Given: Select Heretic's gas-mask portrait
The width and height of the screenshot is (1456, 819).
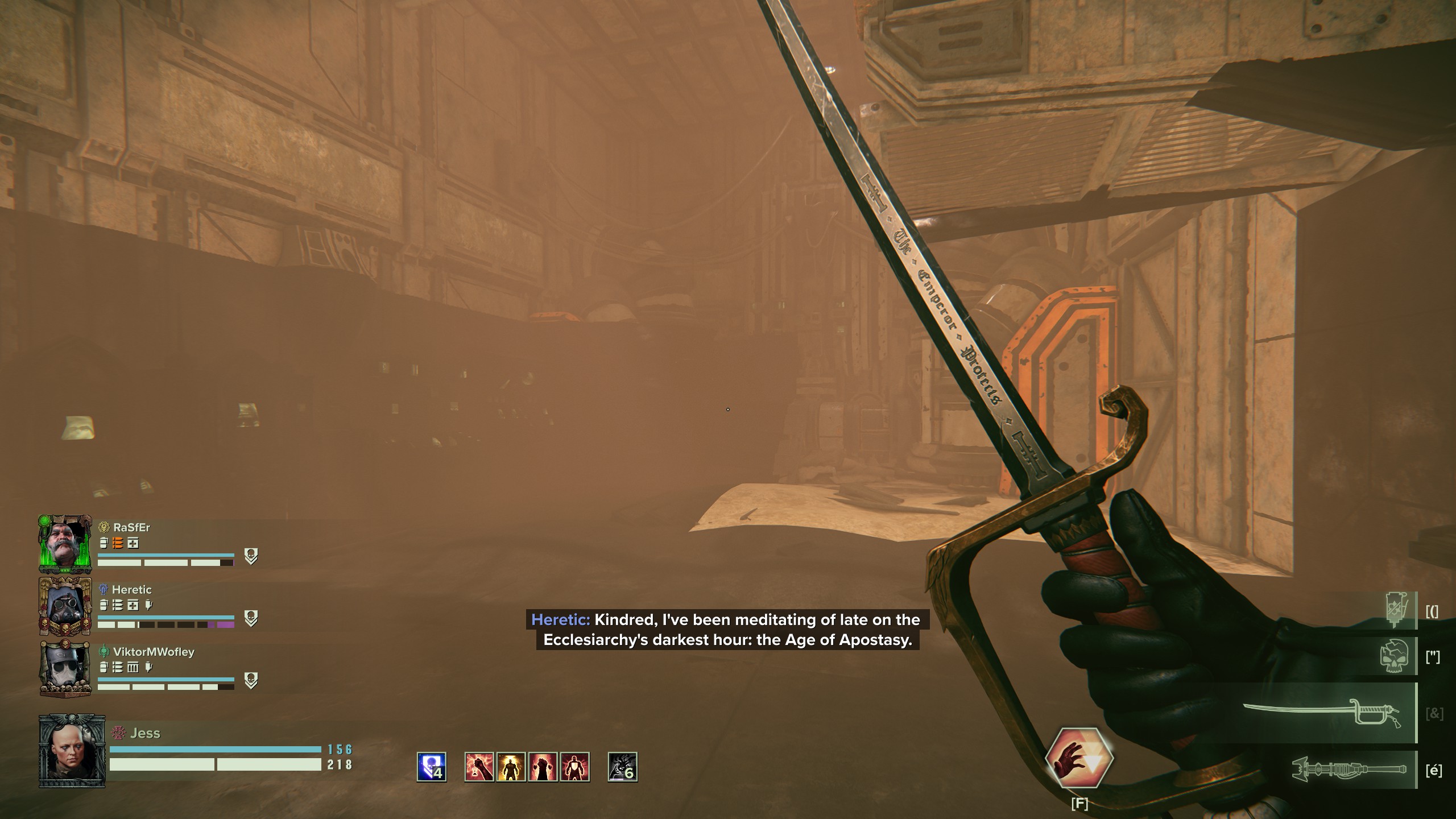Looking at the screenshot, I should [65, 606].
